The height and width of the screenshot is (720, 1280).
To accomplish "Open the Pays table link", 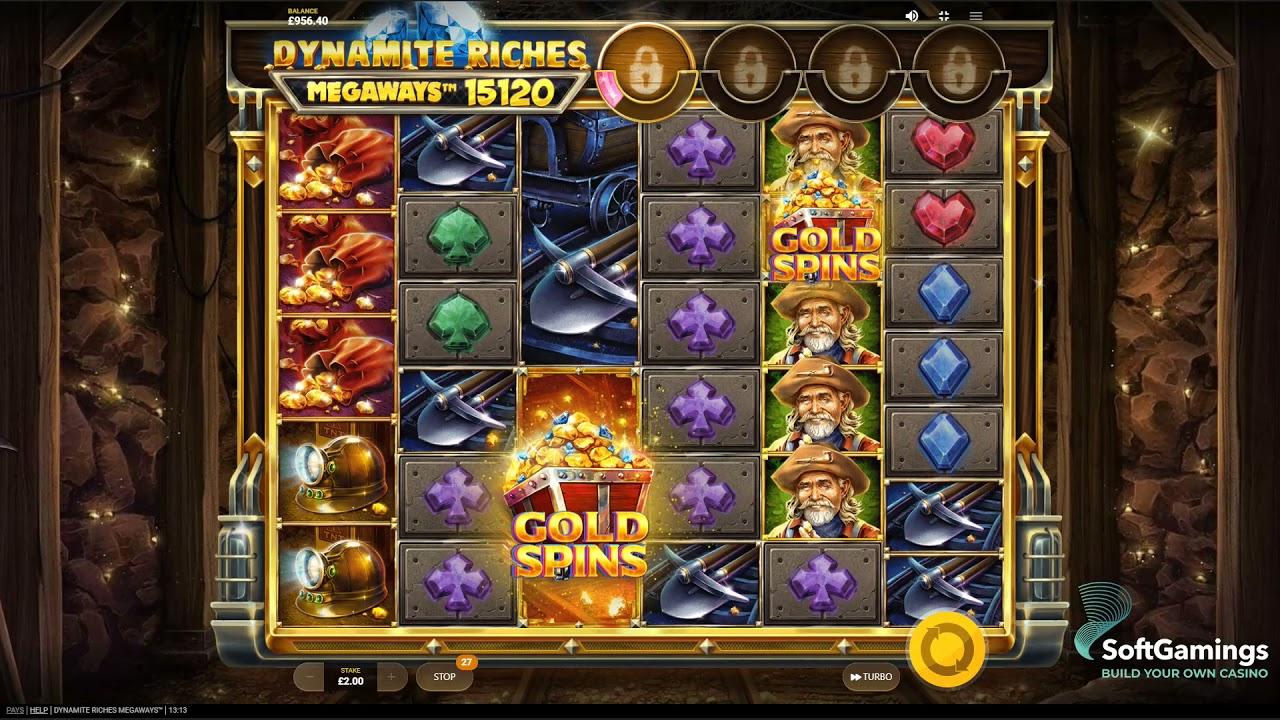I will 14,709.
